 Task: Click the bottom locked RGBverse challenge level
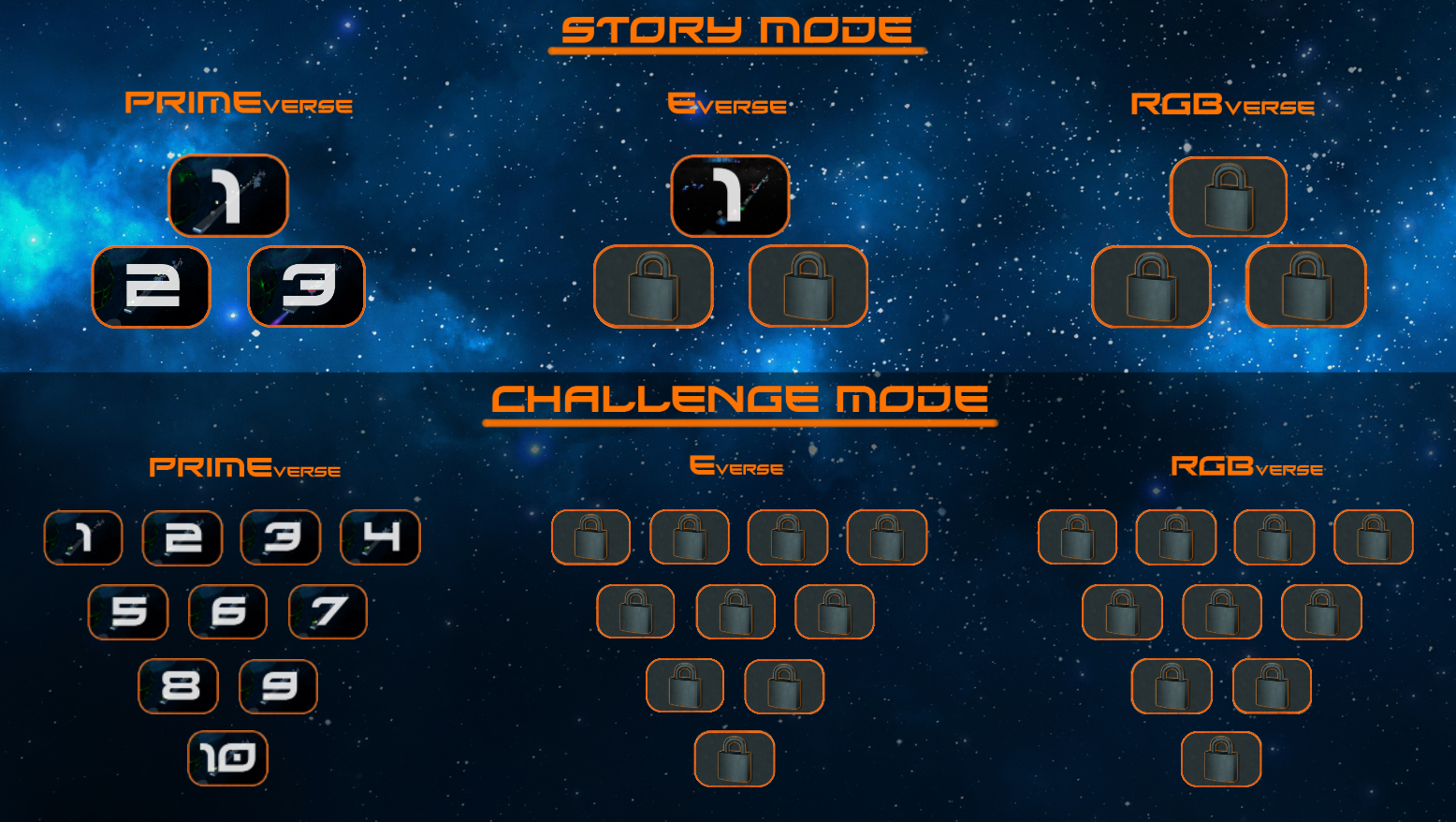coord(1220,759)
